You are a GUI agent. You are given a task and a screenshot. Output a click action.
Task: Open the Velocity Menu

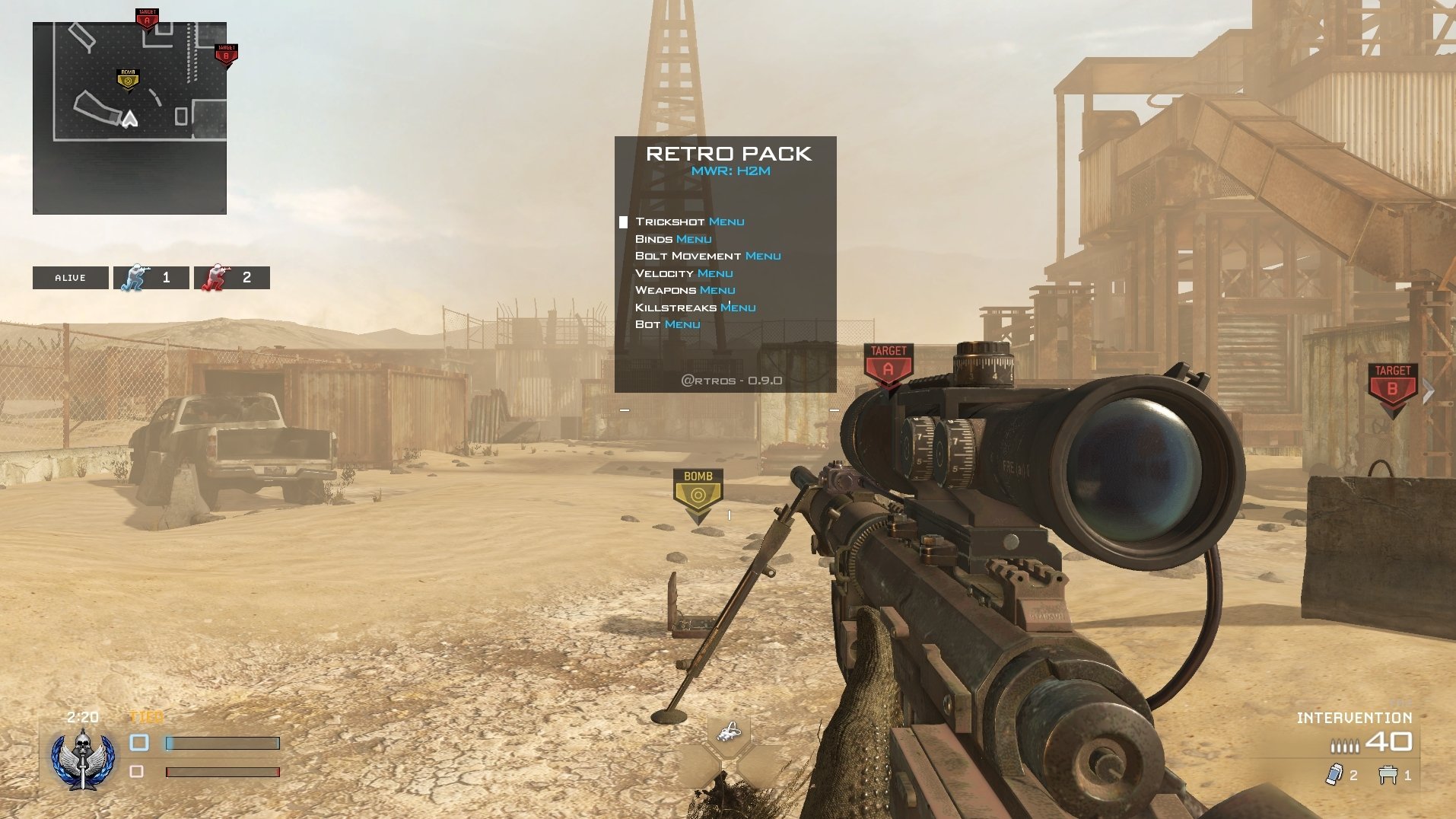pos(685,272)
